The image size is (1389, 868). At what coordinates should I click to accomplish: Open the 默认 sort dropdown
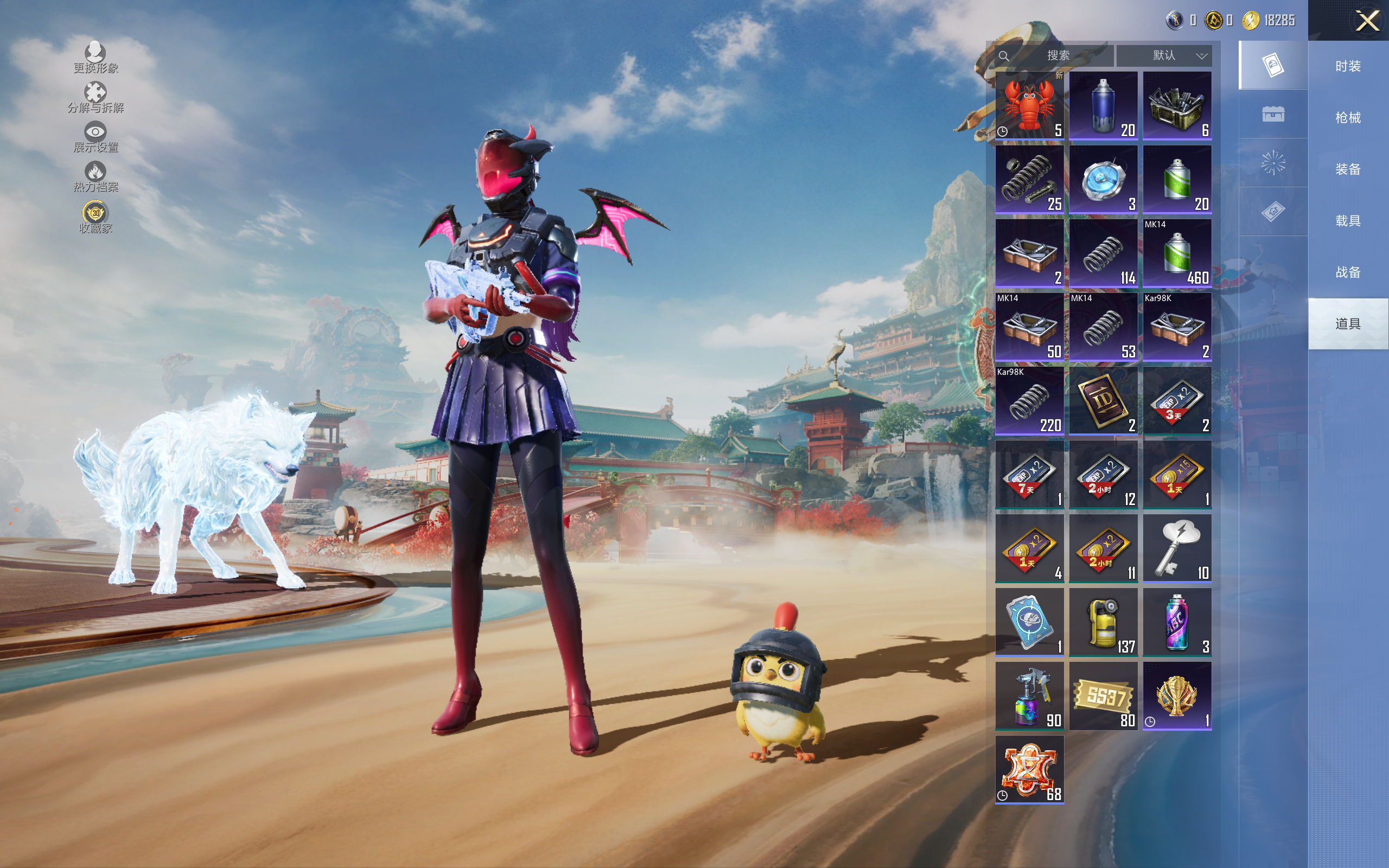pos(1164,56)
